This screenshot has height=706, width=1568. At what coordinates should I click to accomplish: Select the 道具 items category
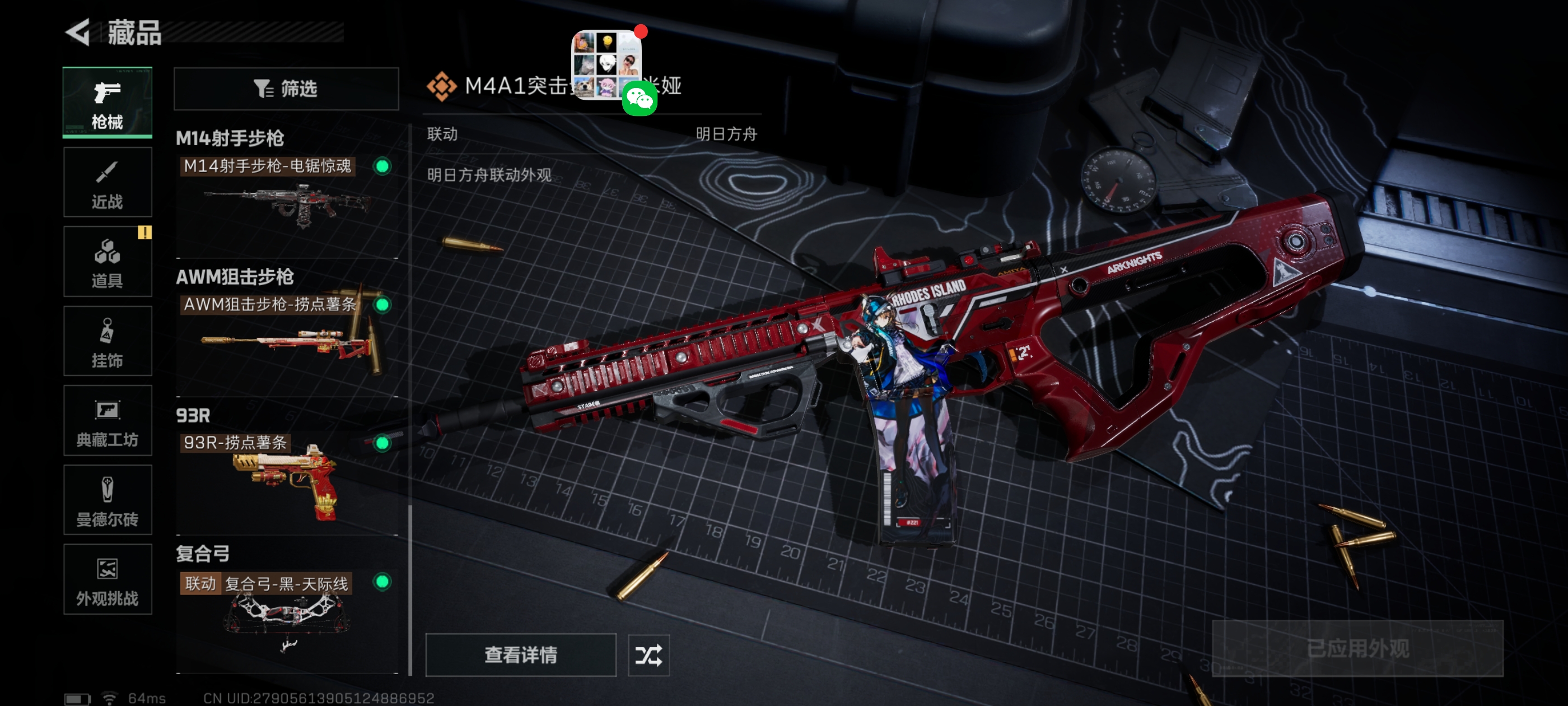point(107,262)
